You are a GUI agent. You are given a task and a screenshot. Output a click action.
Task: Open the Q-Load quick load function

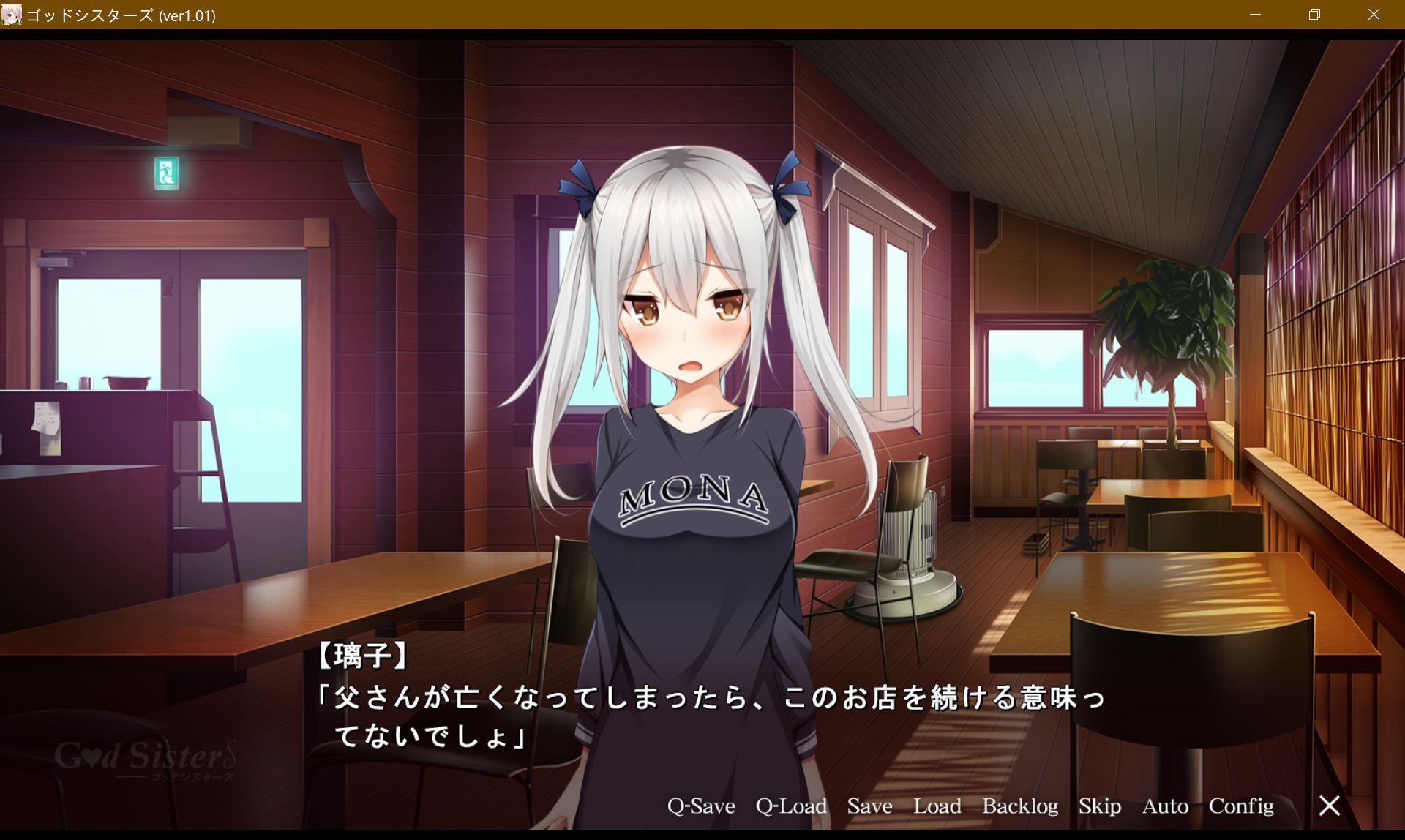791,806
